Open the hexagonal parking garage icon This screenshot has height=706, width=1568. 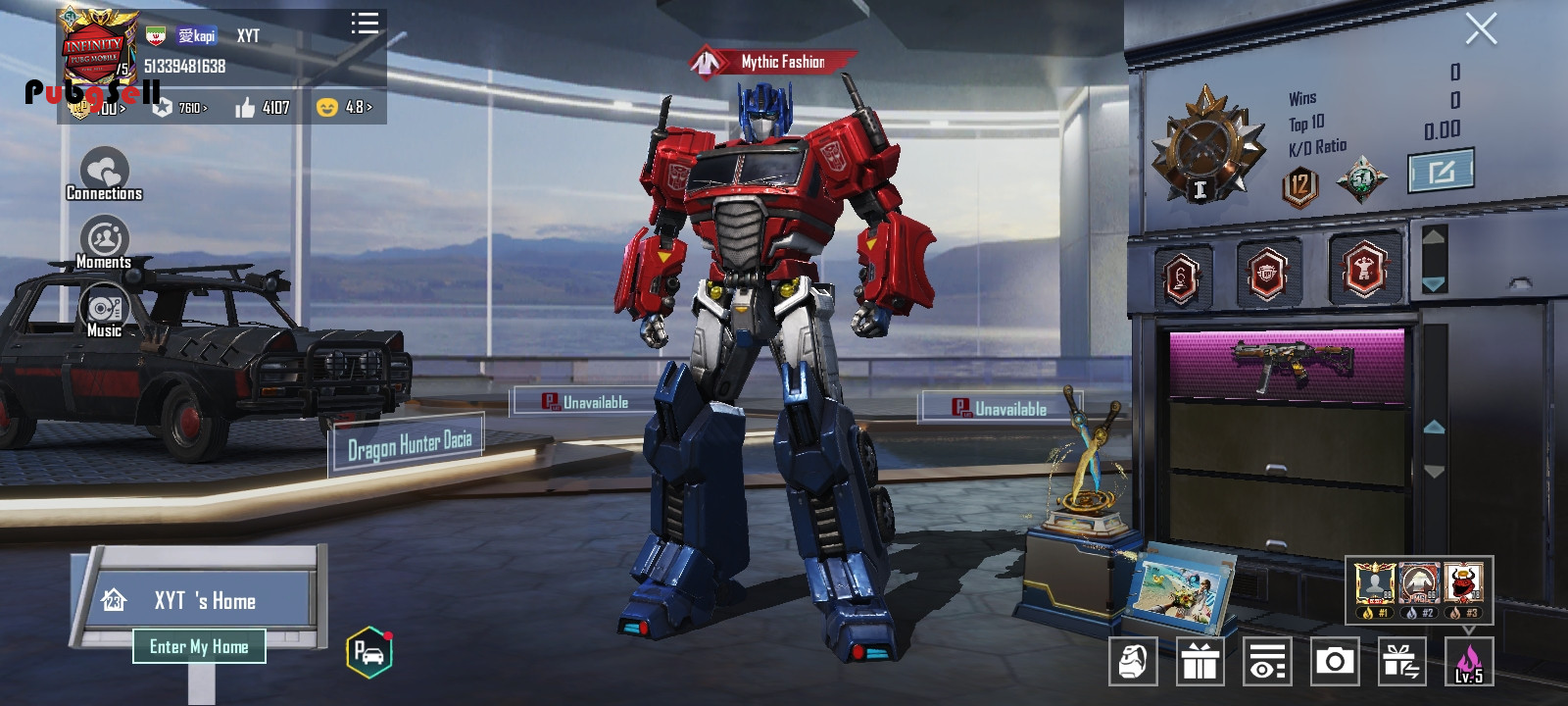[x=369, y=652]
